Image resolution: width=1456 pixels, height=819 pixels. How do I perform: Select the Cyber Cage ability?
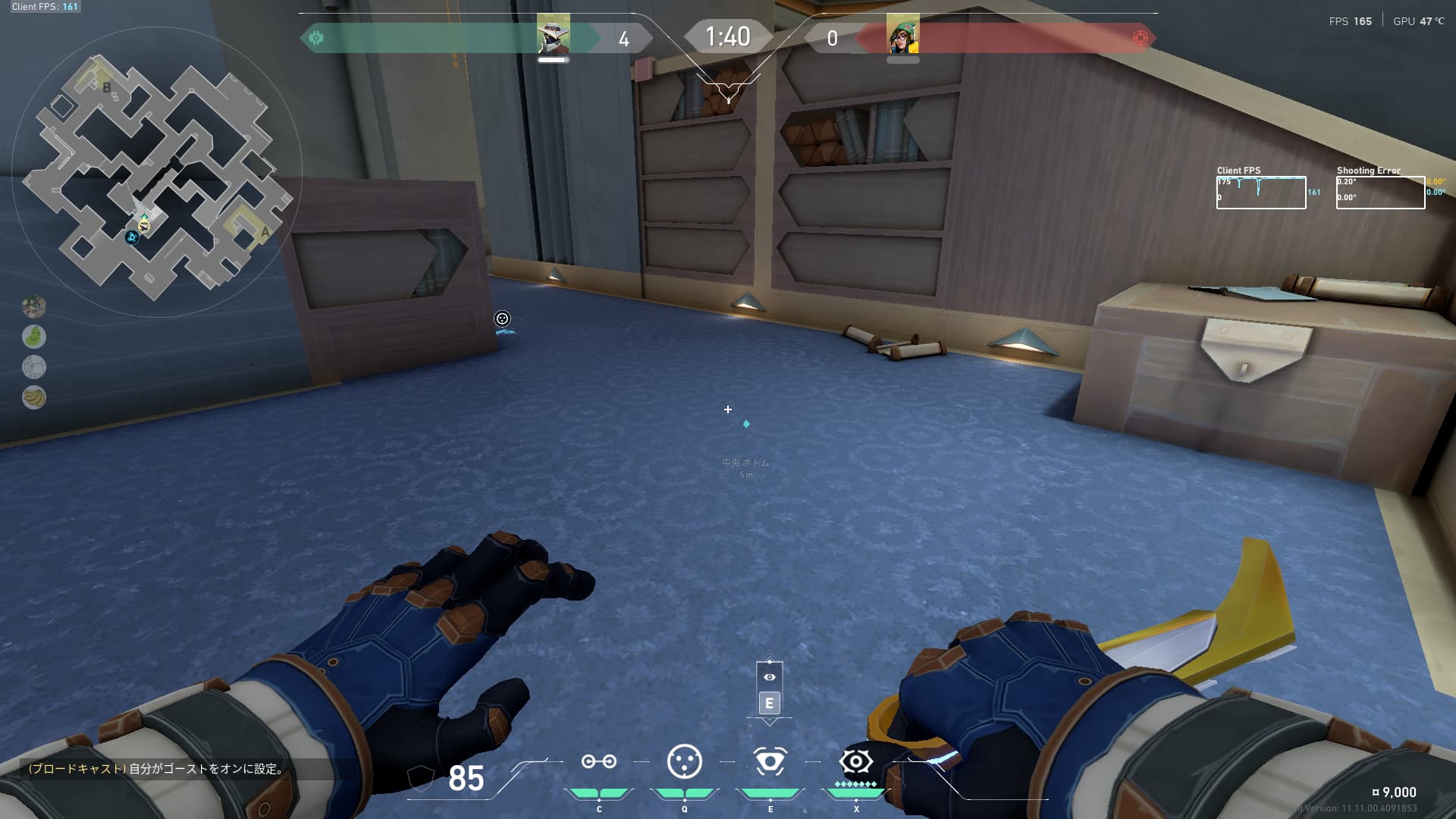pyautogui.click(x=684, y=761)
